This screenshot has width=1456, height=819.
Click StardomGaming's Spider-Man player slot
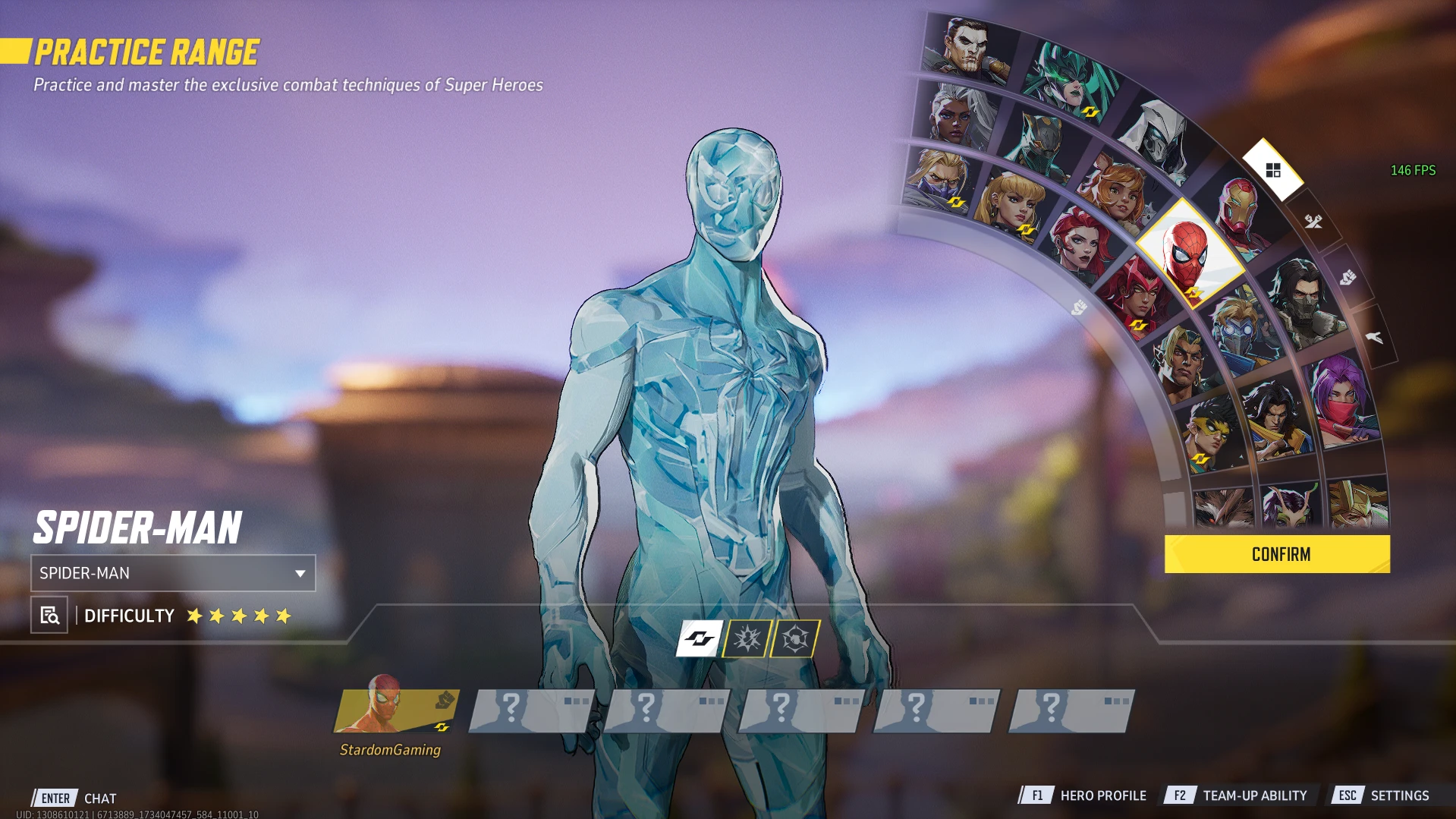(x=395, y=711)
